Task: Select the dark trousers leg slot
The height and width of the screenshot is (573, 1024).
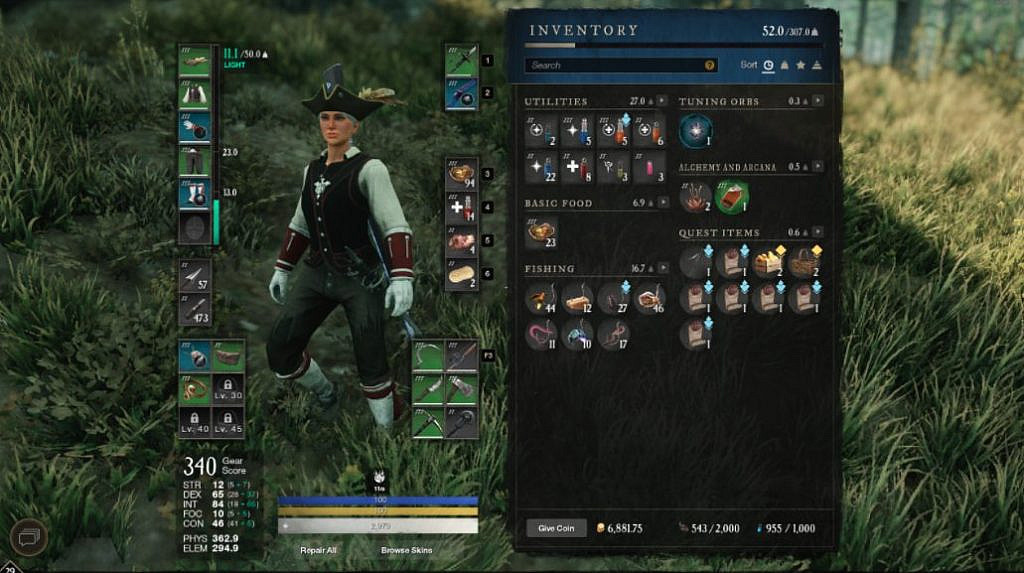Action: coord(194,160)
